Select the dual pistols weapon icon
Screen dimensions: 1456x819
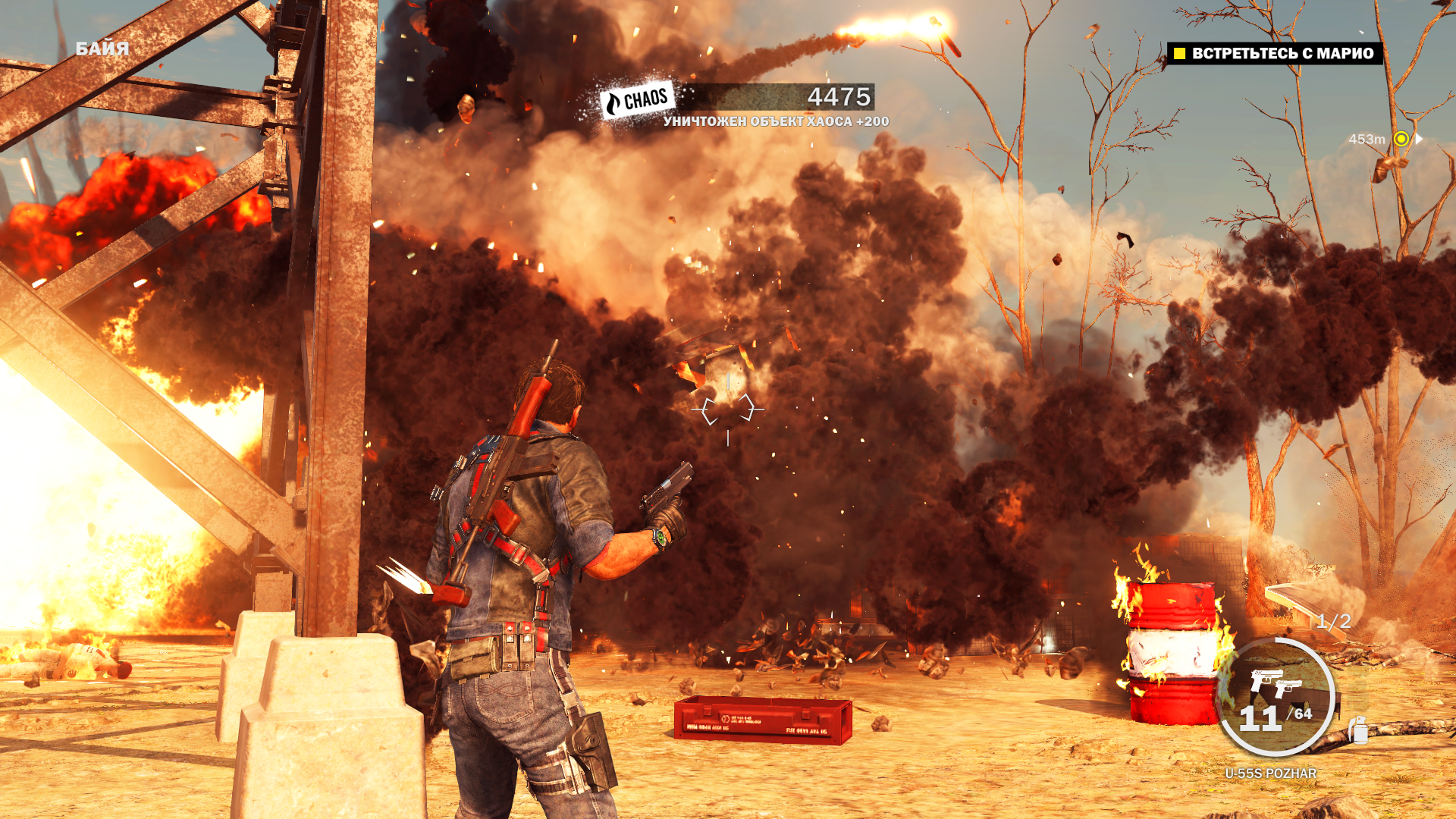pos(1275,683)
